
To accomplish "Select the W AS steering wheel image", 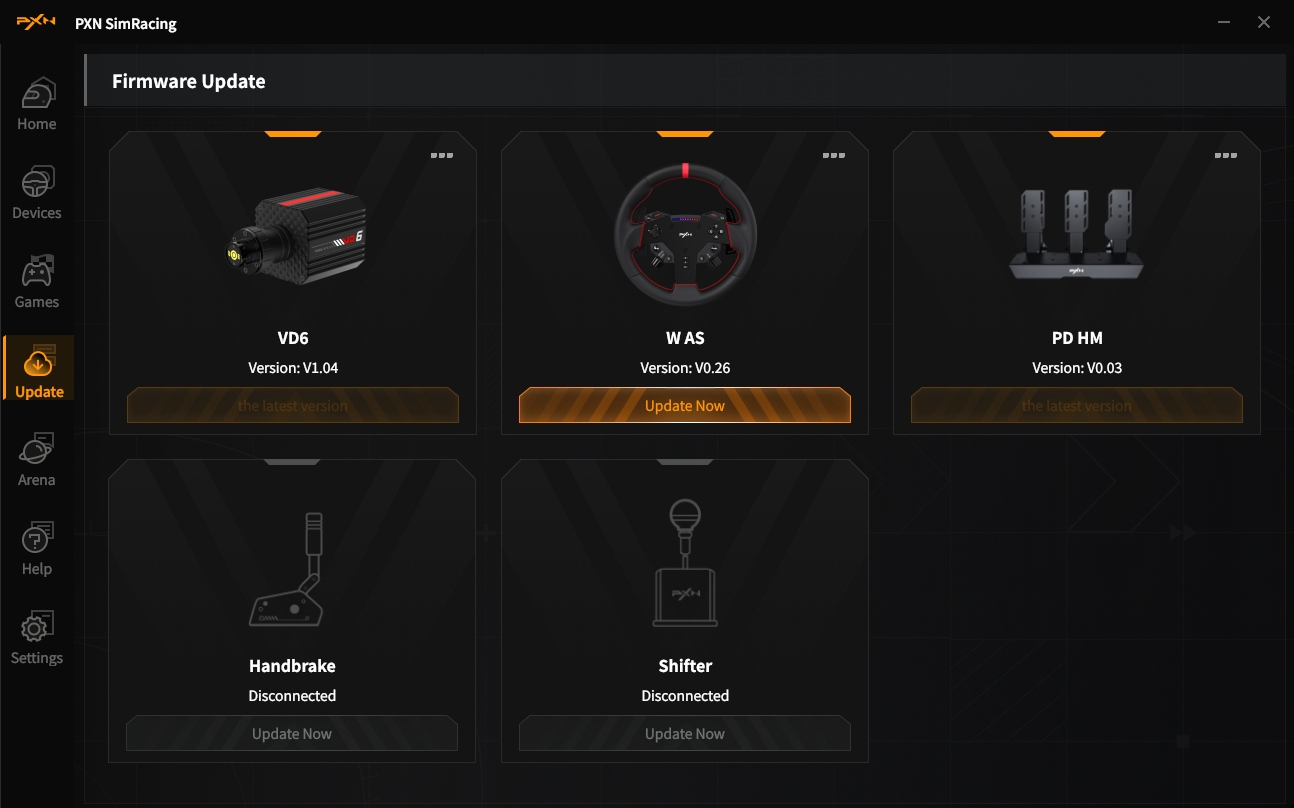I will (x=685, y=236).
